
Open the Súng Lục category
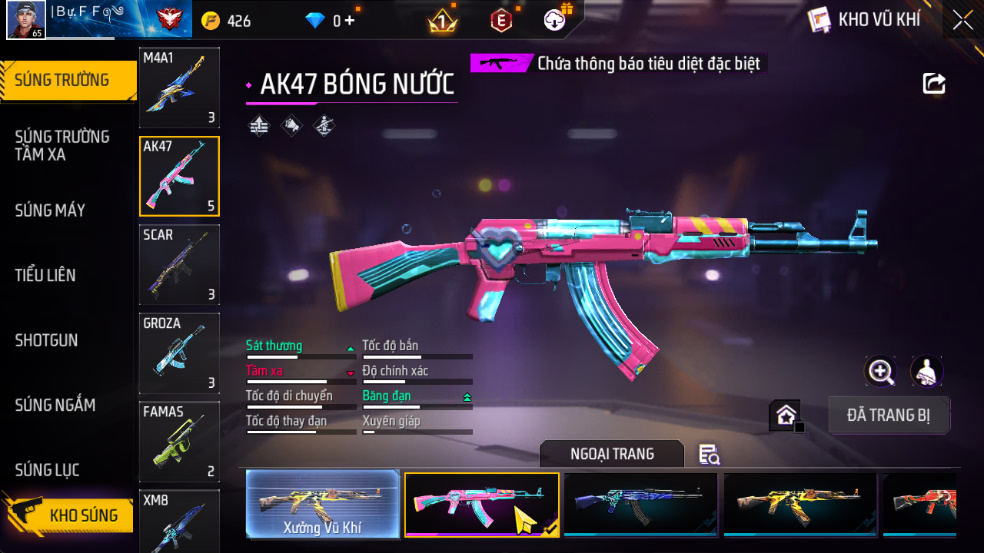[47, 470]
